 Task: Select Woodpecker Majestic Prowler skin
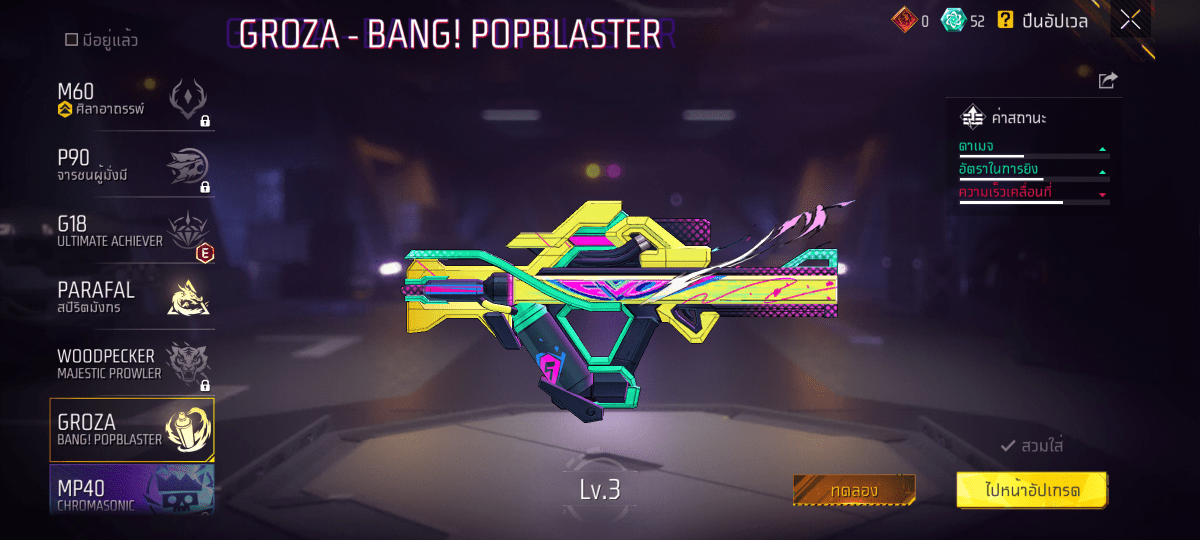click(x=132, y=364)
